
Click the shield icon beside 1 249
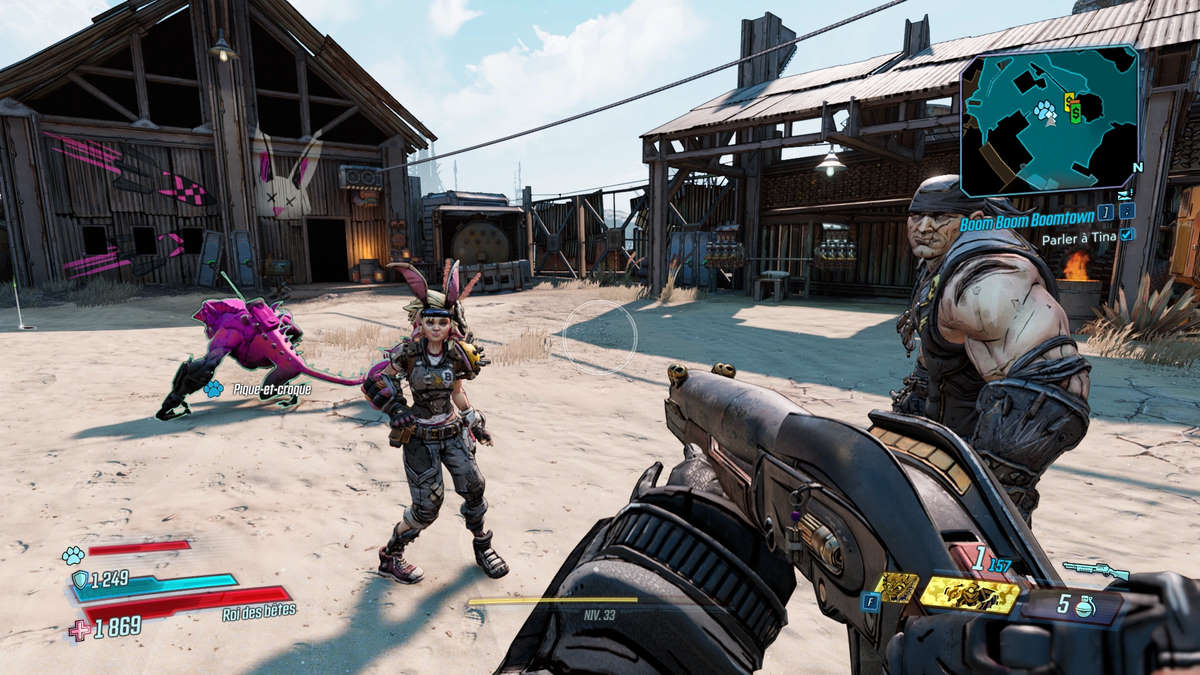[x=80, y=579]
